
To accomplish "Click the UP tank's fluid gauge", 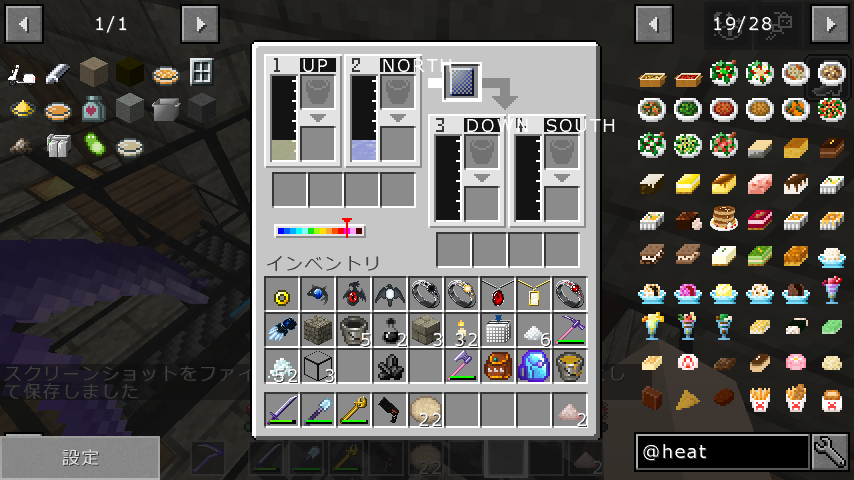I will coord(283,119).
